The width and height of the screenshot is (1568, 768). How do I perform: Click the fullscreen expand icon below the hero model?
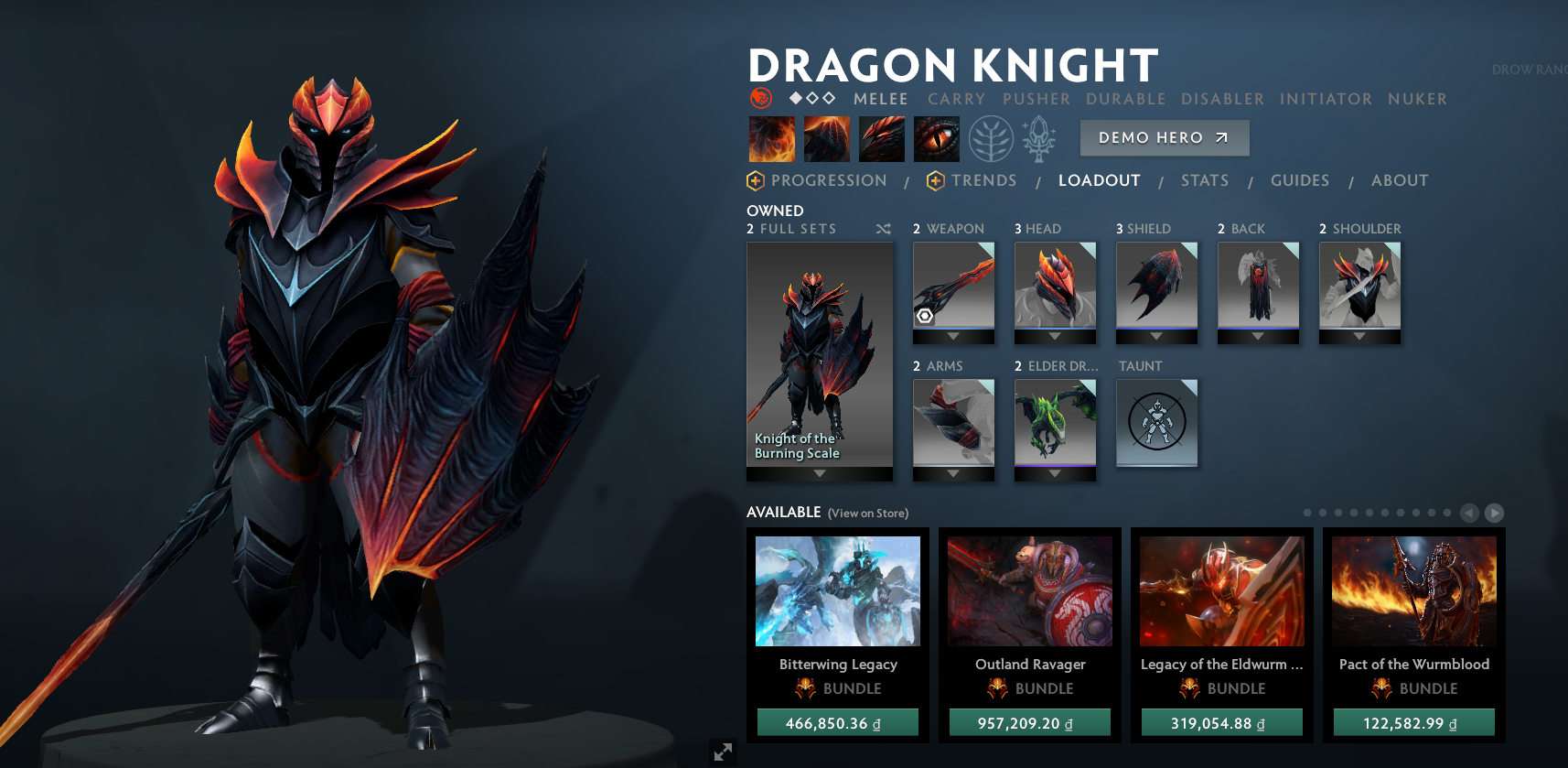[x=723, y=752]
